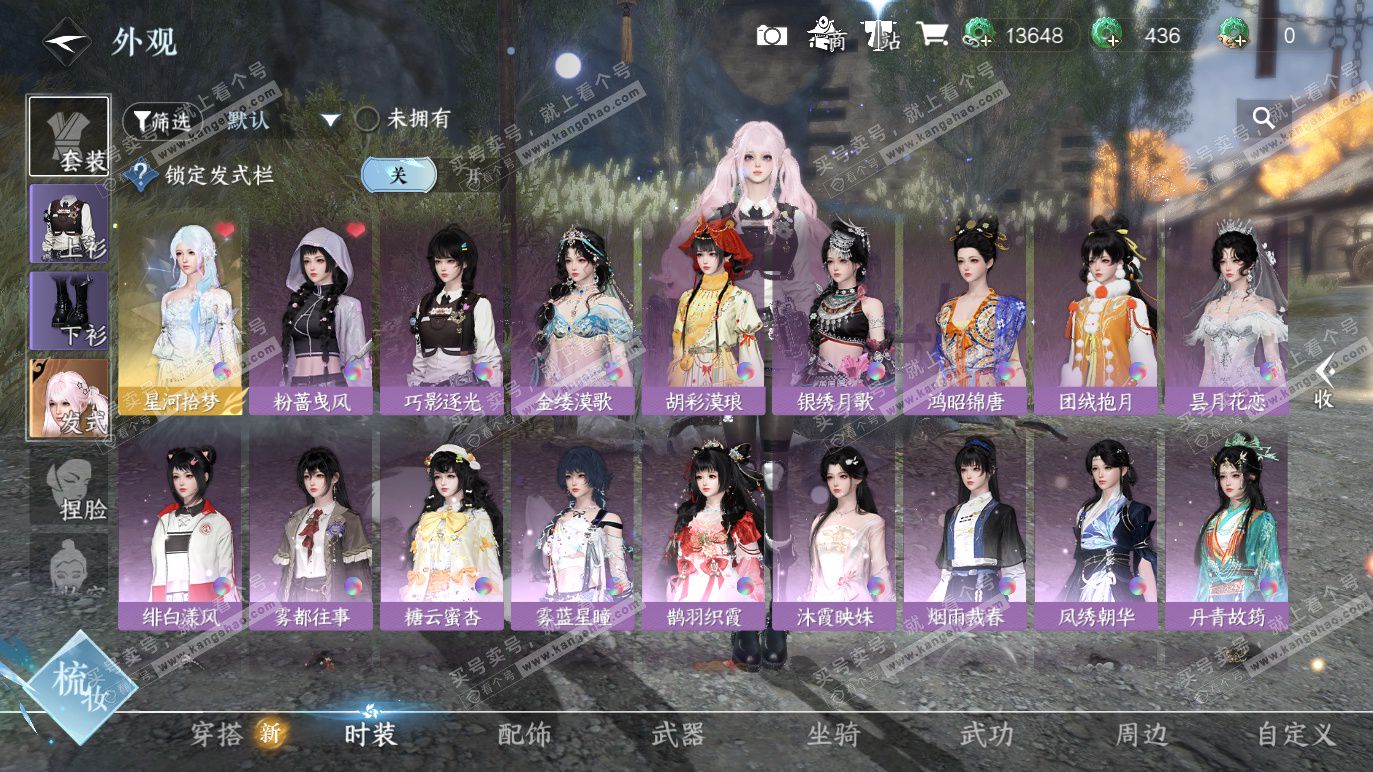
Task: Tick the 未拥有 checkbox
Action: (368, 120)
